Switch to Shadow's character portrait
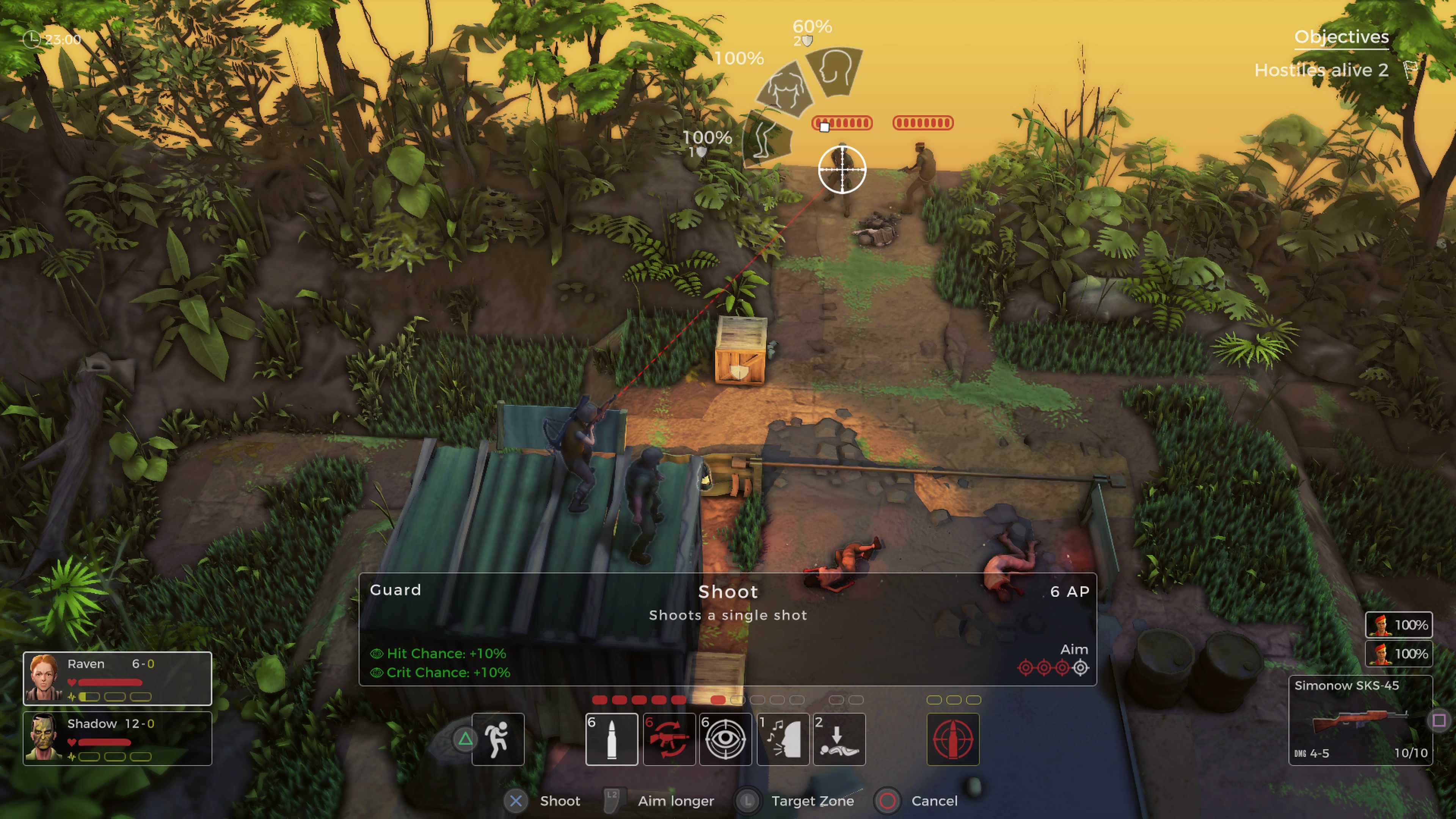 point(44,737)
